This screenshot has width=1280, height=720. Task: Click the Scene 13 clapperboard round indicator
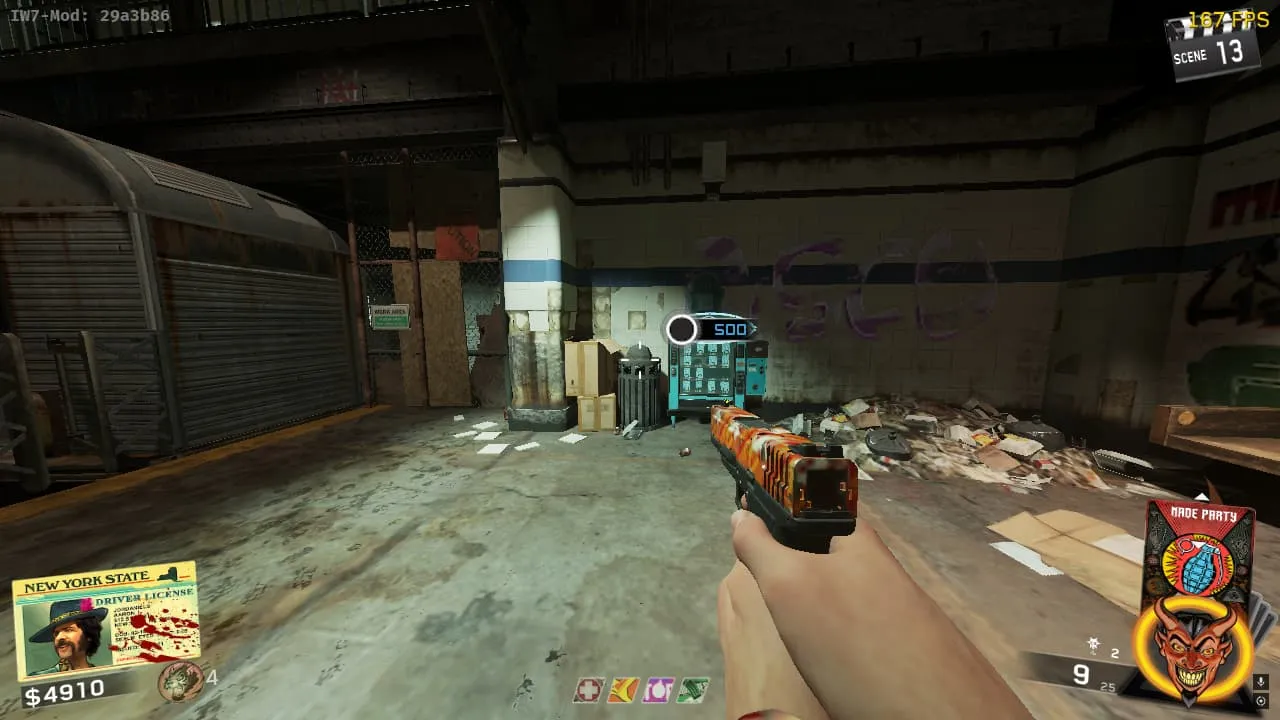tap(1210, 47)
